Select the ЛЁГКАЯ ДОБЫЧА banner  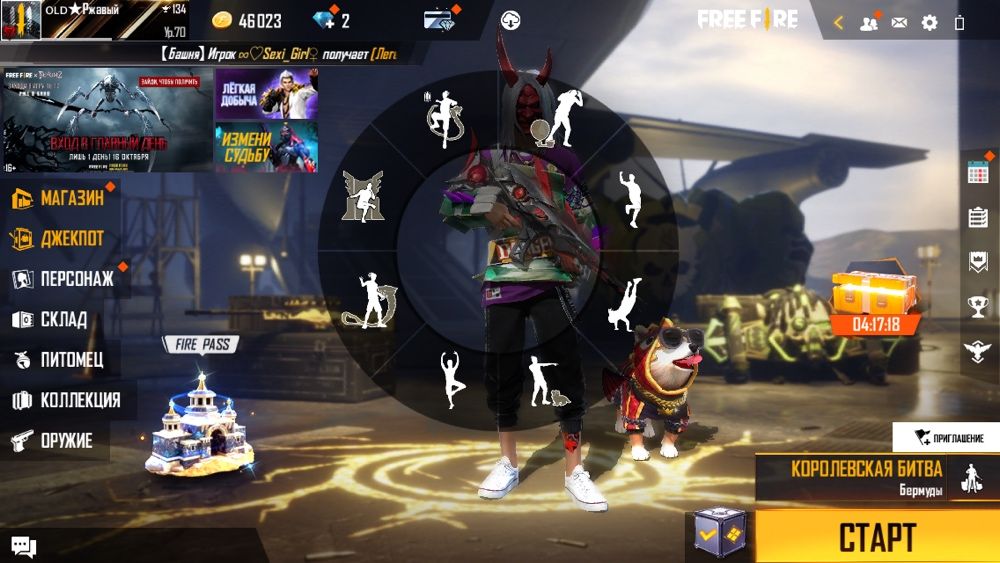click(266, 94)
